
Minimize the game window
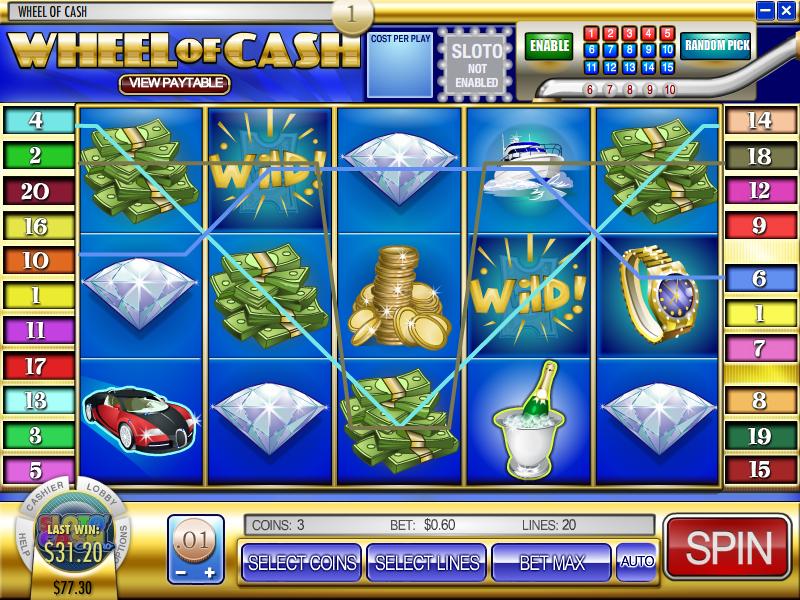pyautogui.click(x=765, y=11)
